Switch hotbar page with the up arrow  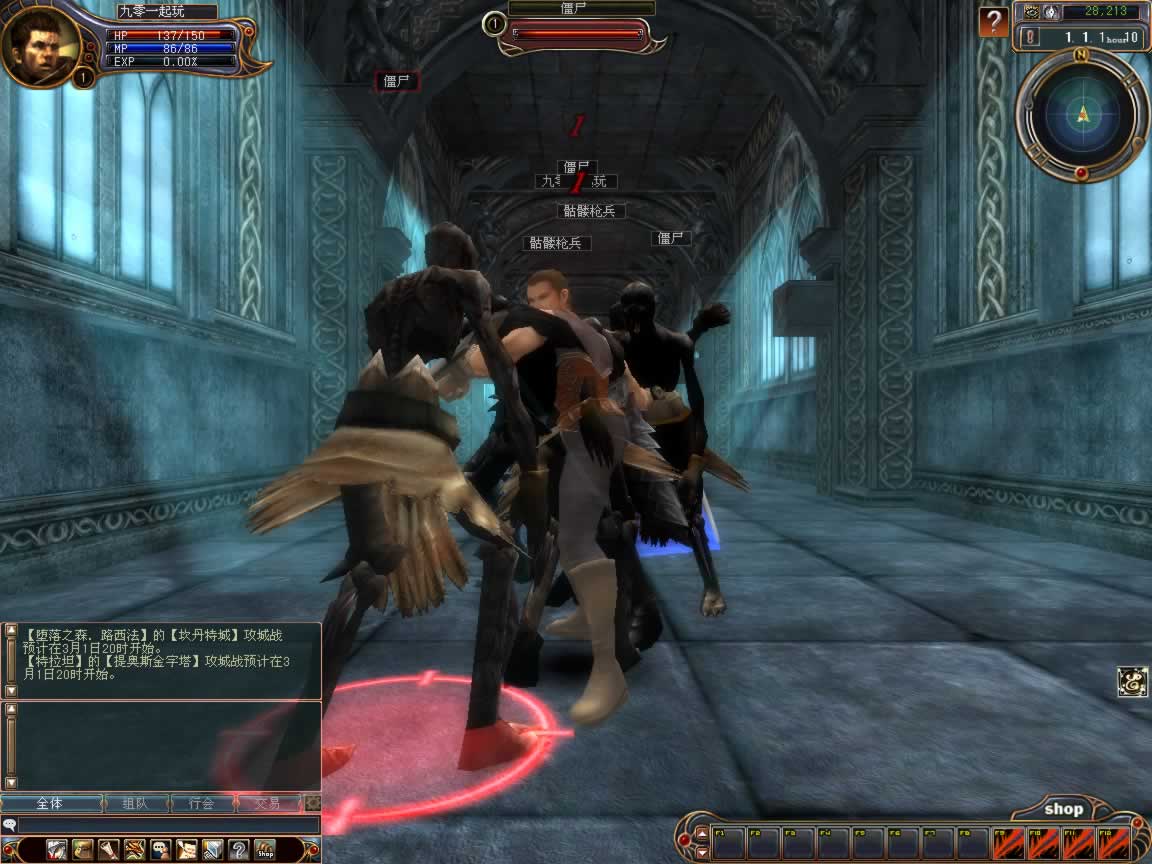pyautogui.click(x=702, y=833)
